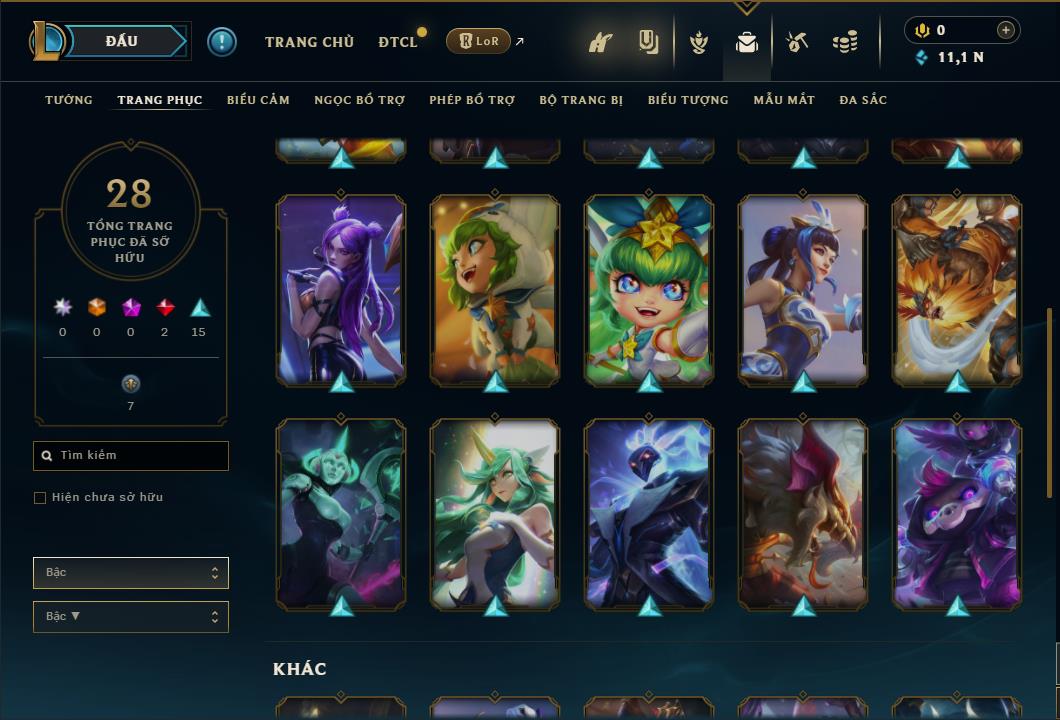Viewport: 1060px width, 720px height.
Task: Show the BỘ TRANG BỊ tab
Action: click(x=581, y=100)
